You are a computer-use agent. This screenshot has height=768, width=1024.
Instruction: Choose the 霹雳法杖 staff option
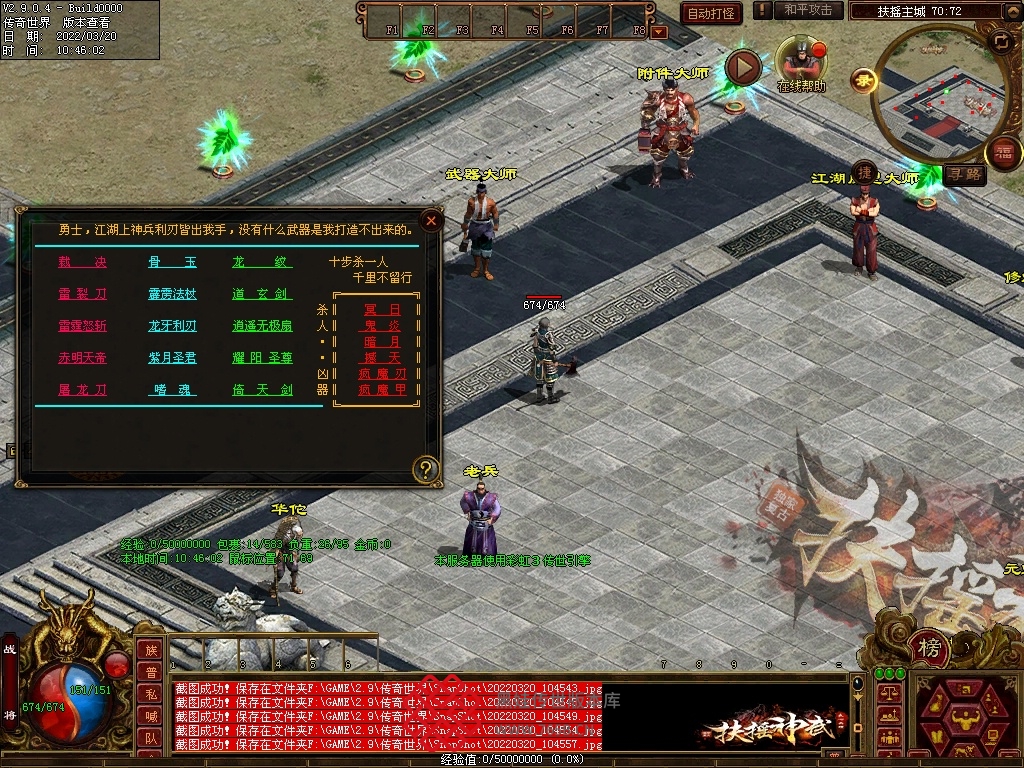pos(172,295)
